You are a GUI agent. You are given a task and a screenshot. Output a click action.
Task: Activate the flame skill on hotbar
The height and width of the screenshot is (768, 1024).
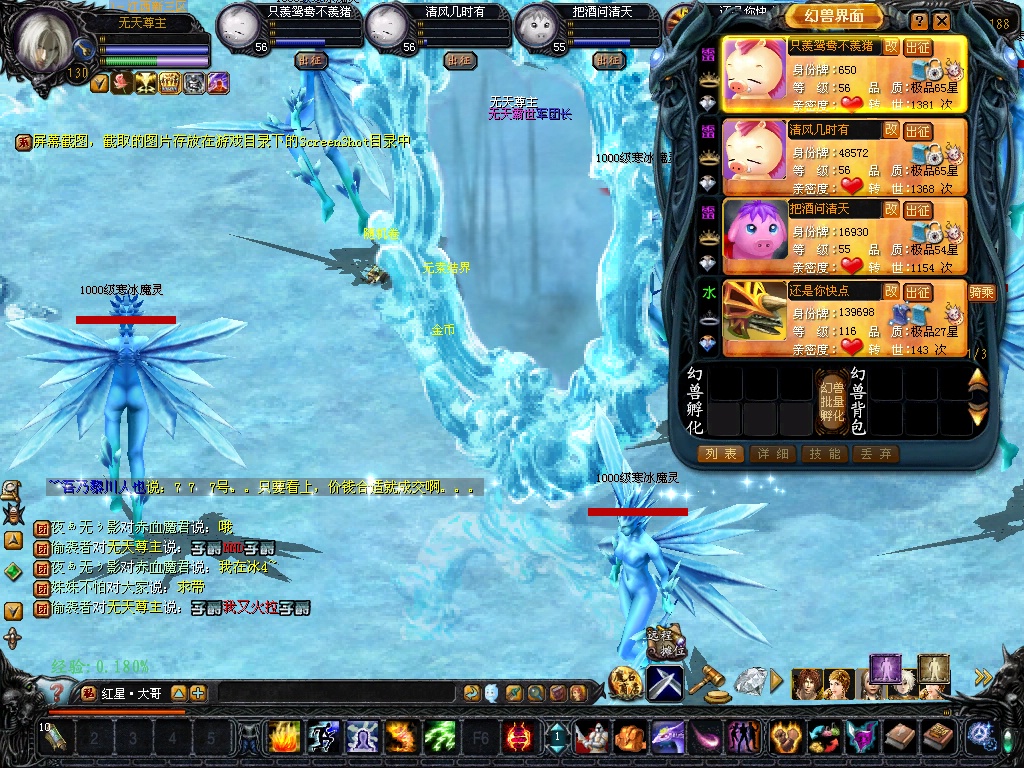coord(284,738)
